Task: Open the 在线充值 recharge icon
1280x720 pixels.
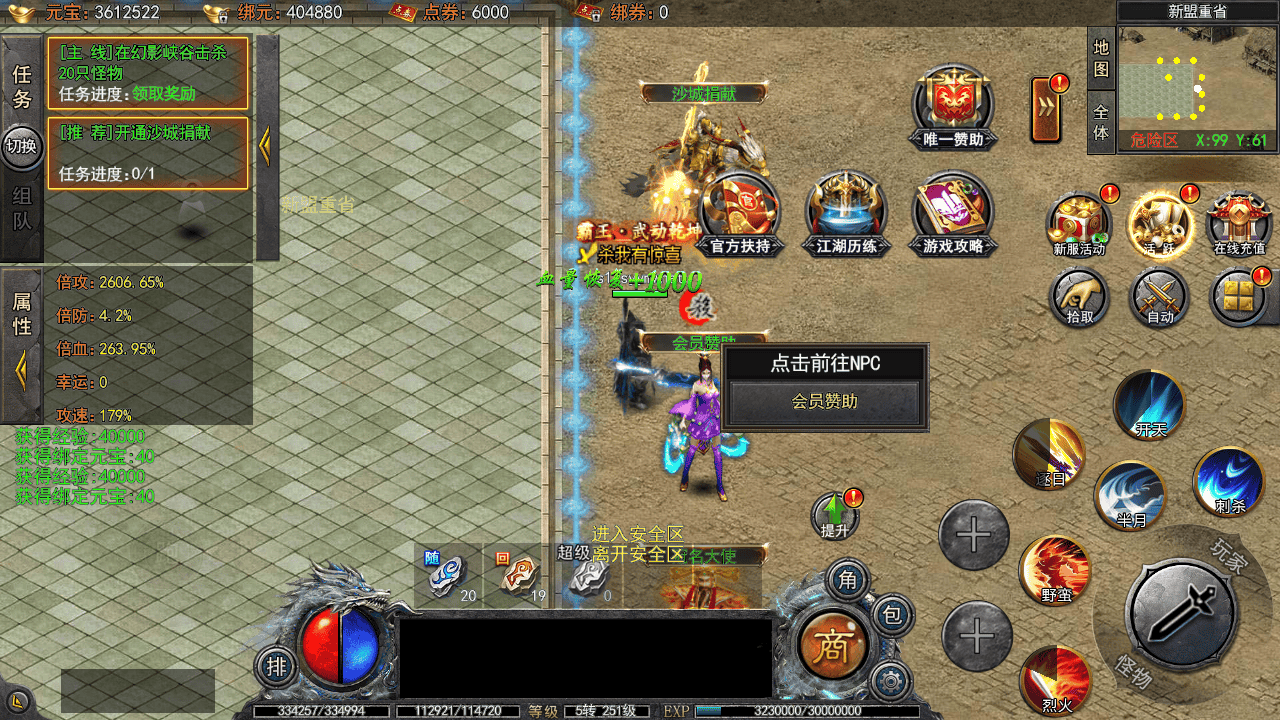Action: [1239, 222]
